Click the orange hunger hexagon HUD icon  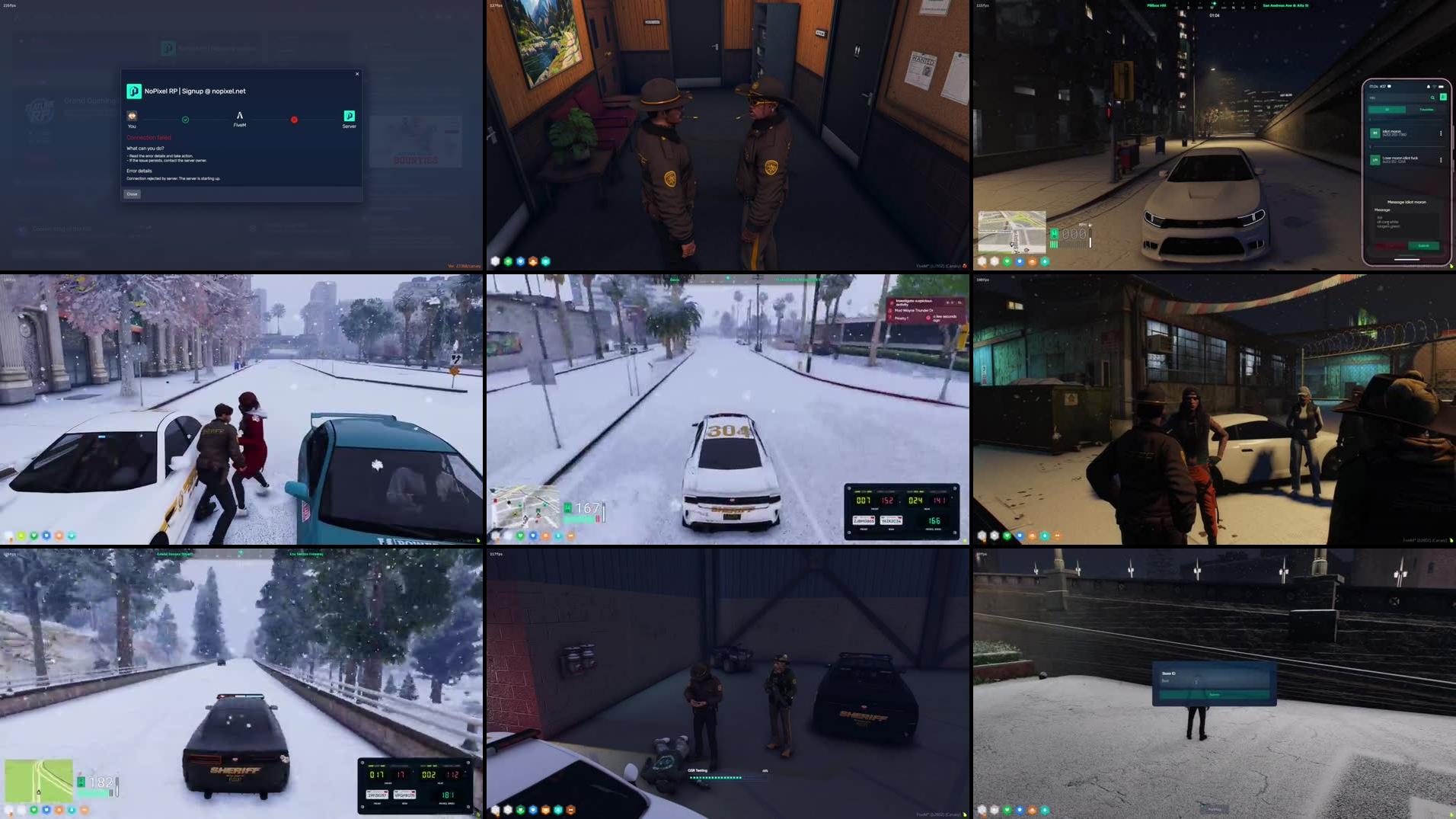(x=533, y=261)
